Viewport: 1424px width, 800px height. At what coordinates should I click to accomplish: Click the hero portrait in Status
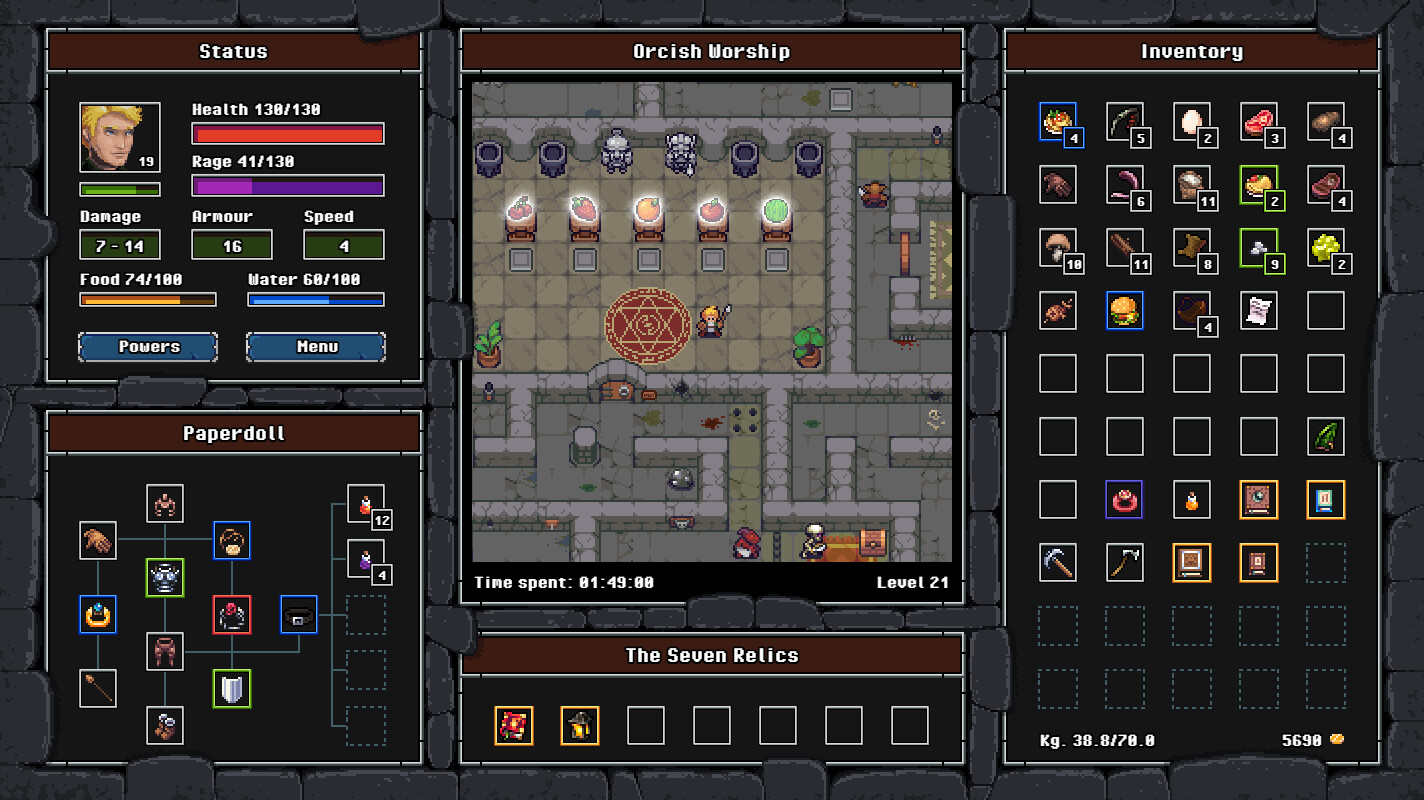click(x=120, y=138)
